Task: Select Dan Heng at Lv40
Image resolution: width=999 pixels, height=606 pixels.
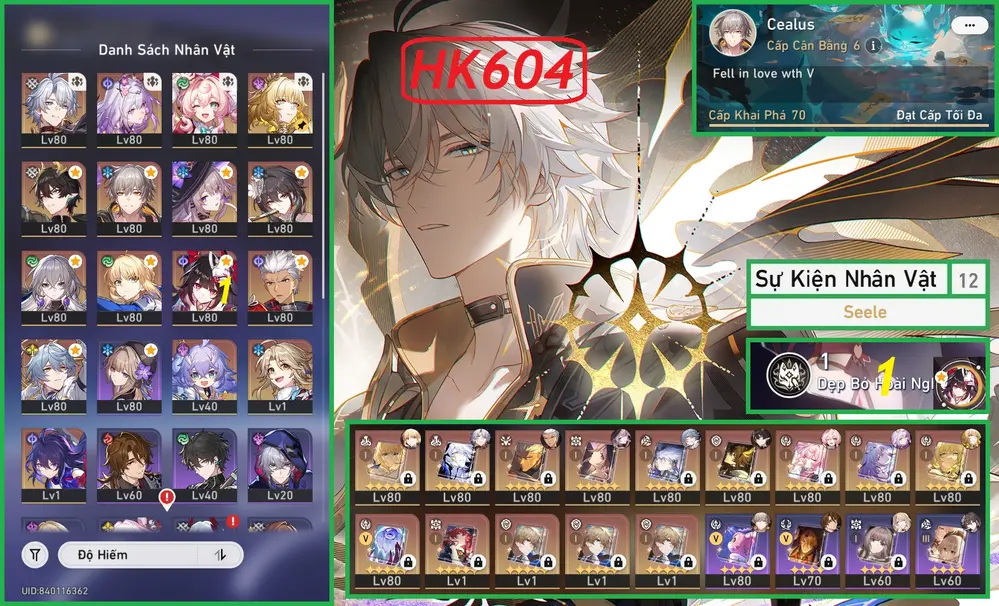Action: (203, 463)
